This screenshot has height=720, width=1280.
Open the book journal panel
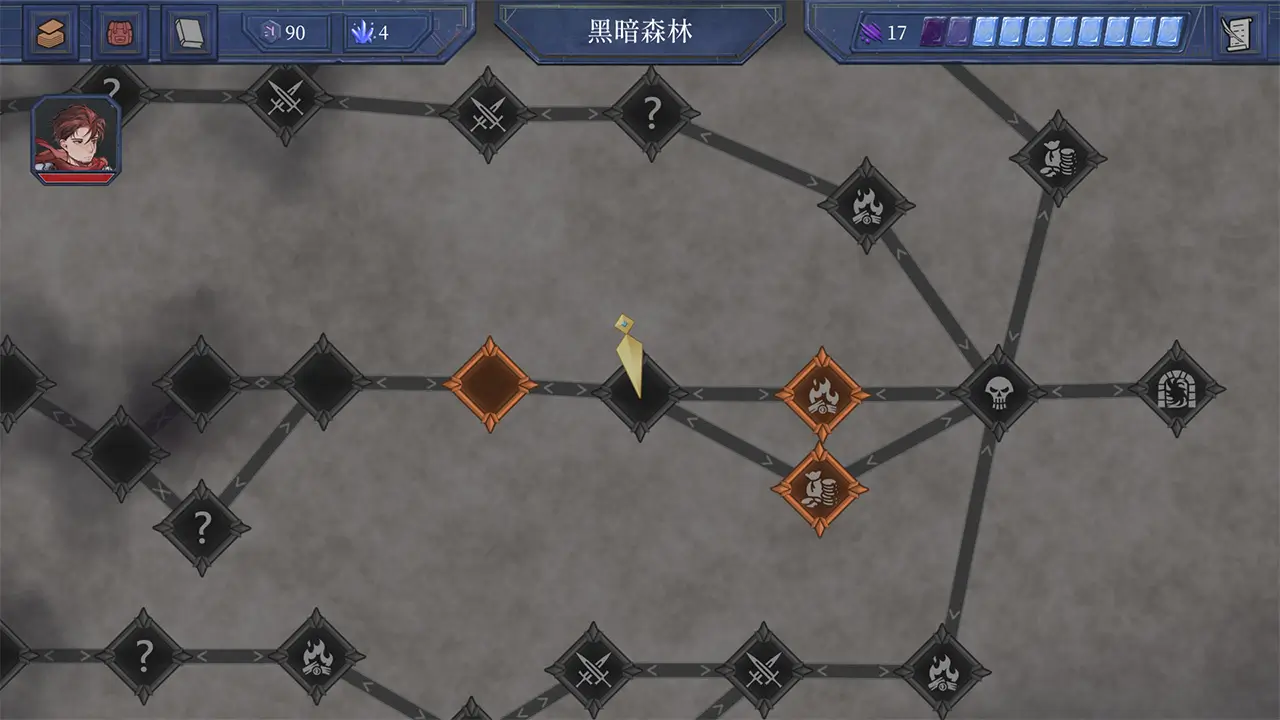[189, 31]
